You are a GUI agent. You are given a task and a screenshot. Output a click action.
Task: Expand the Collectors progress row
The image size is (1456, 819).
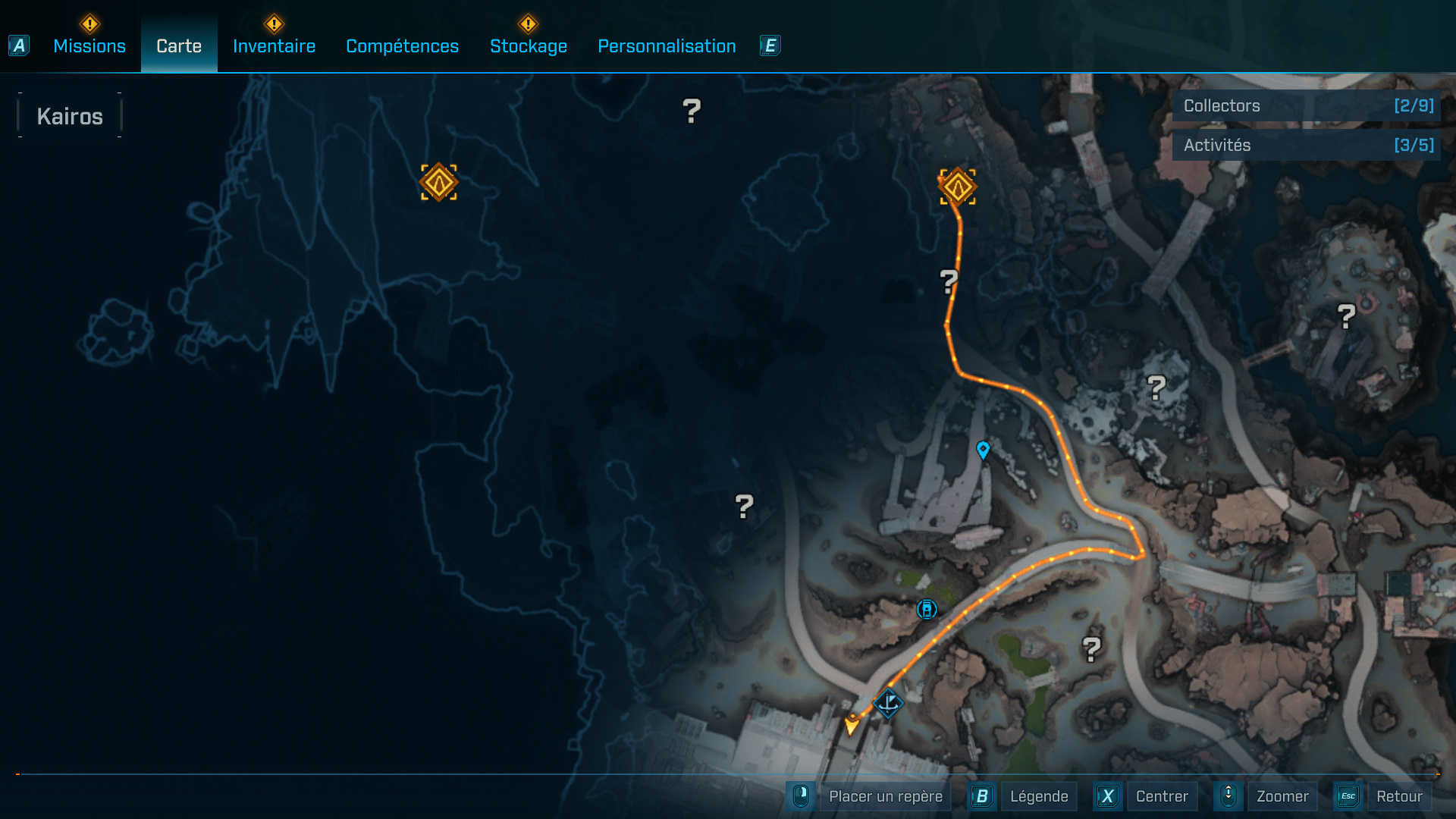[1306, 106]
